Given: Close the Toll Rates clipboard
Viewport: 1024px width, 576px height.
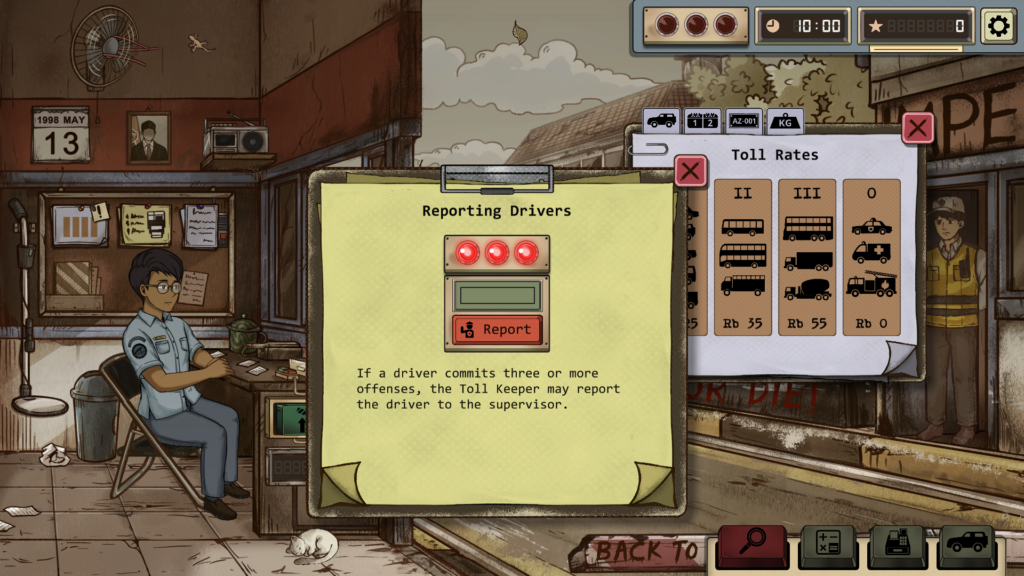Looking at the screenshot, I should (x=918, y=127).
